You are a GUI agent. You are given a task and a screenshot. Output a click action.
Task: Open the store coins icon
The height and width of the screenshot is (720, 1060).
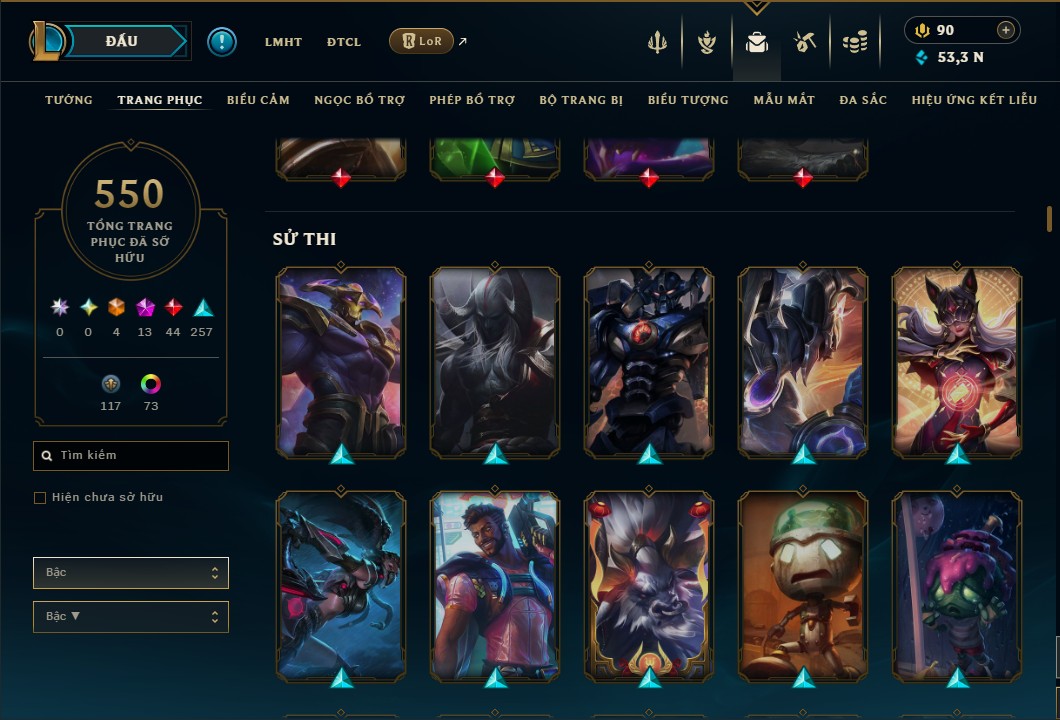pyautogui.click(x=854, y=42)
